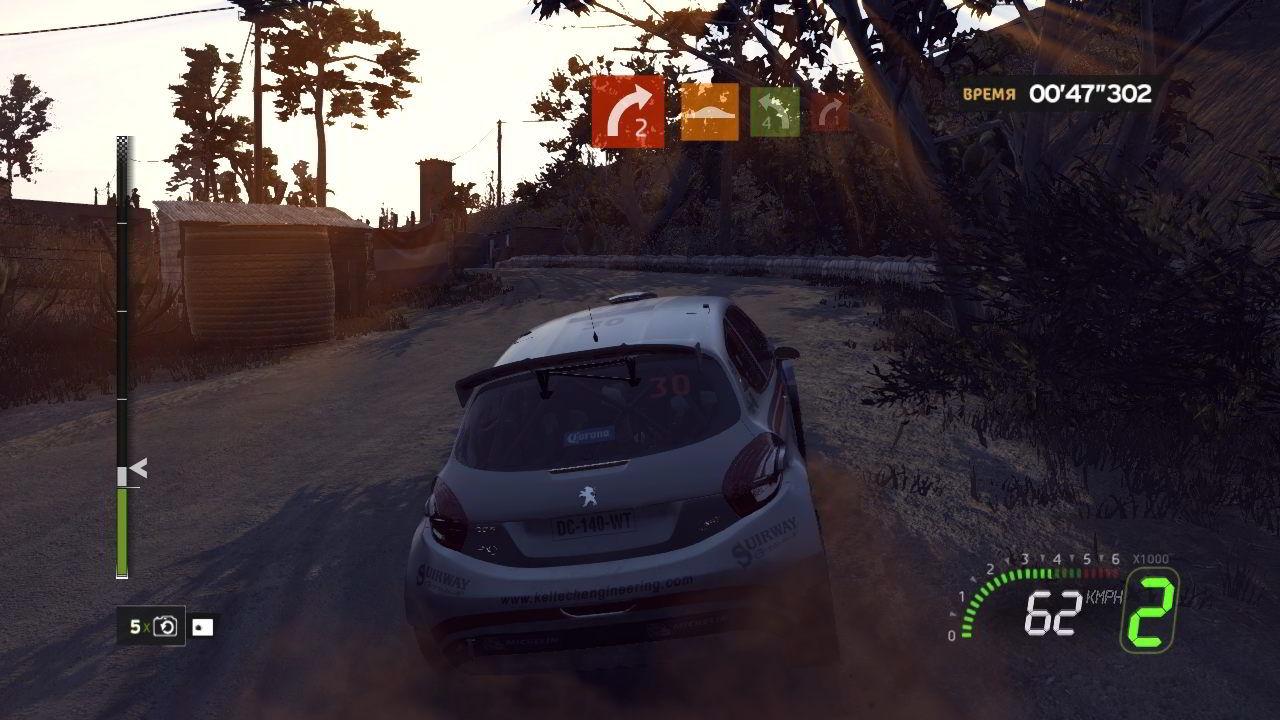Click the green left-turn 4 pace note
Image resolution: width=1280 pixels, height=720 pixels.
(775, 112)
